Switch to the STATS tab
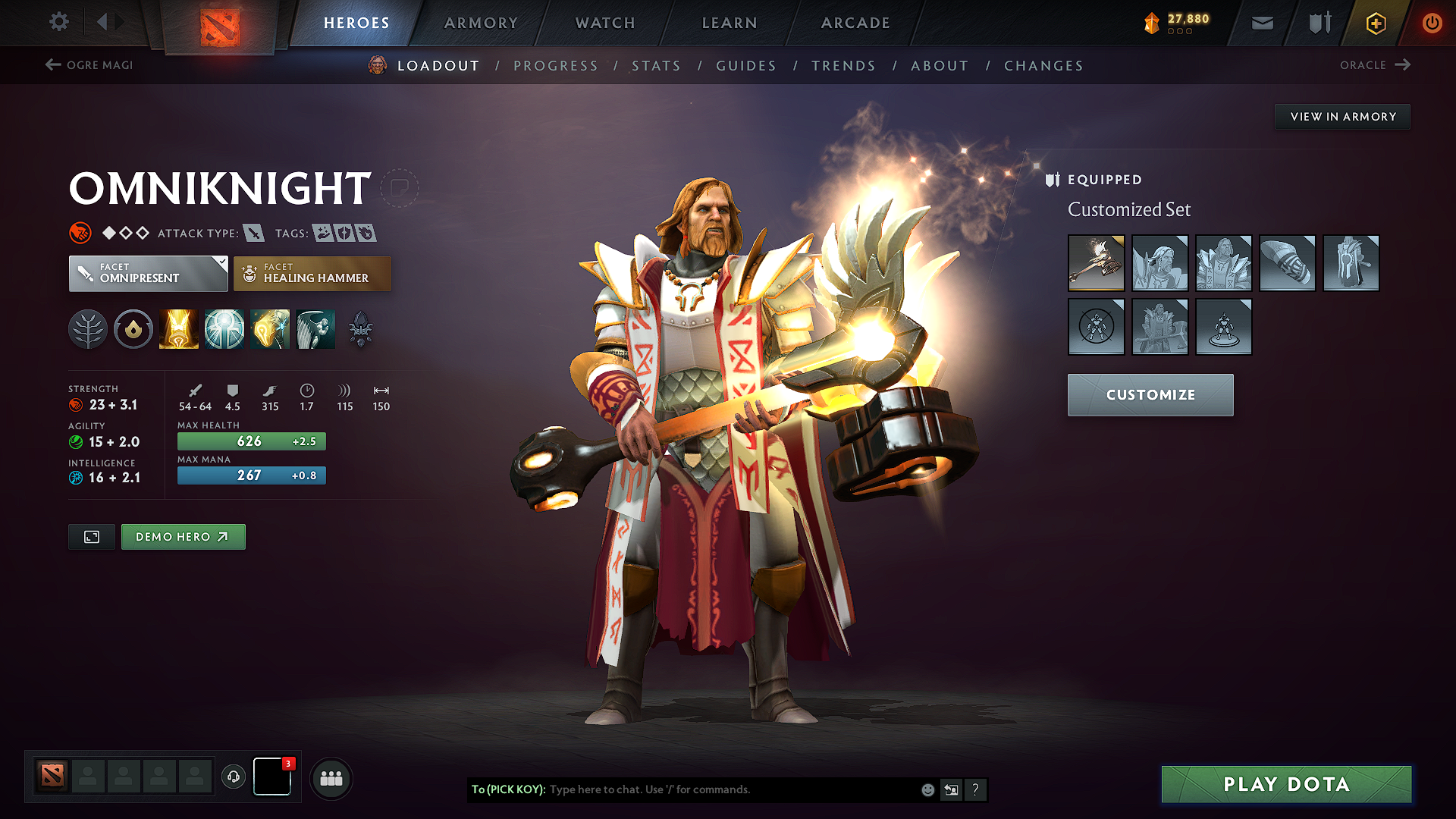Viewport: 1456px width, 819px height. coord(656,66)
